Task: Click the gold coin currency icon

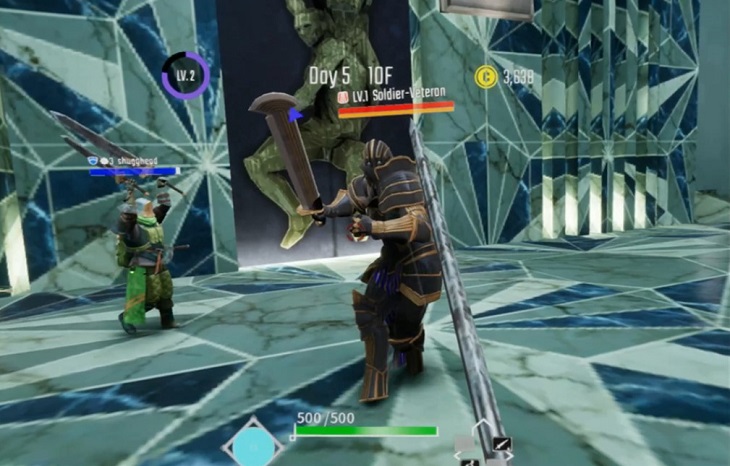Action: tap(484, 77)
